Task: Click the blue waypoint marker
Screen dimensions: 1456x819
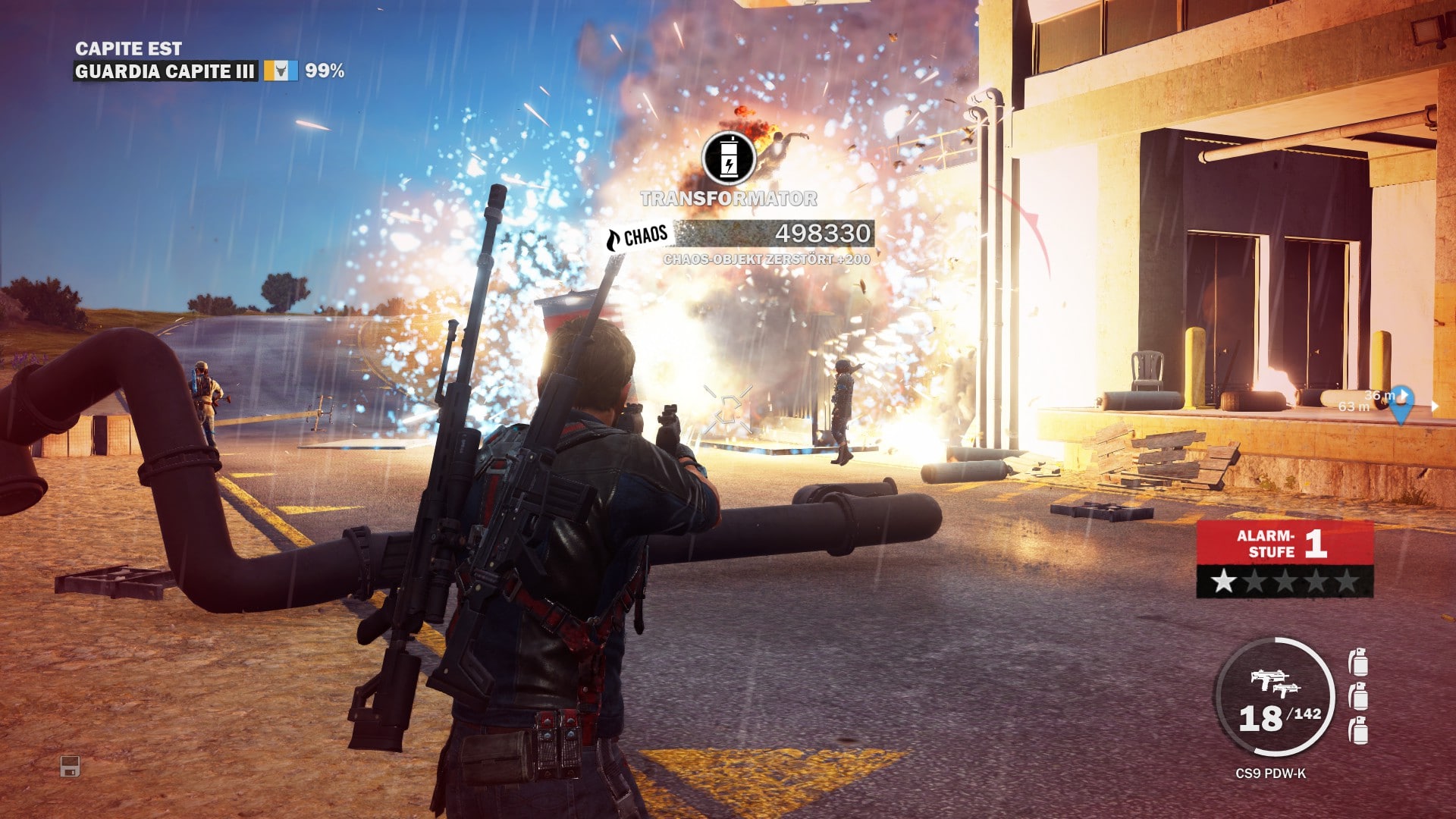Action: click(1400, 405)
